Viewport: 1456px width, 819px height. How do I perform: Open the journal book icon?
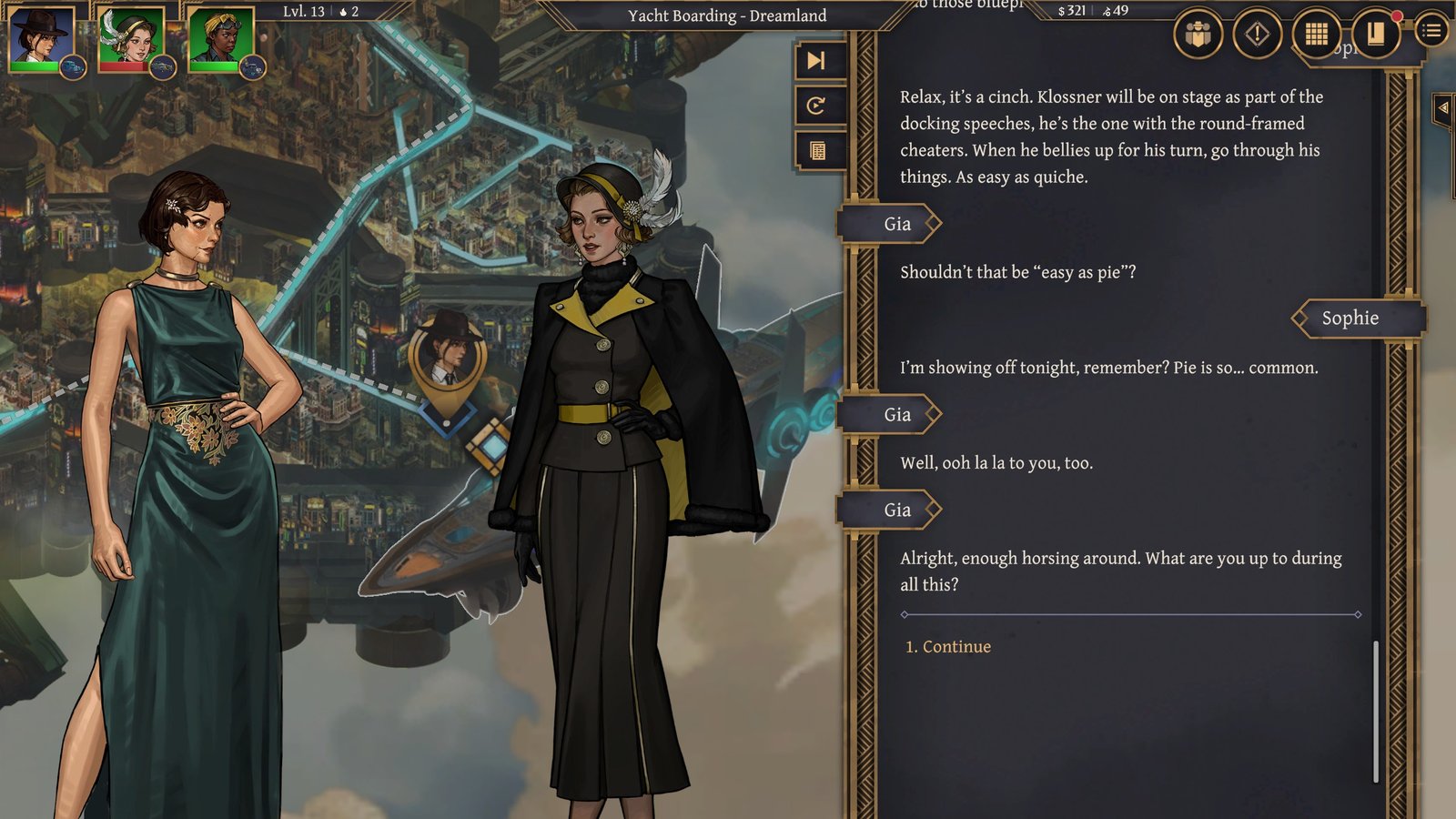tap(1375, 35)
